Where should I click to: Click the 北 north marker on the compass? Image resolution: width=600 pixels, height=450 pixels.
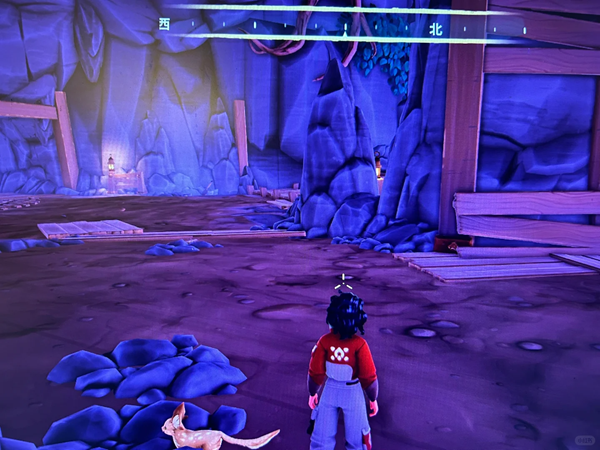[x=435, y=29]
